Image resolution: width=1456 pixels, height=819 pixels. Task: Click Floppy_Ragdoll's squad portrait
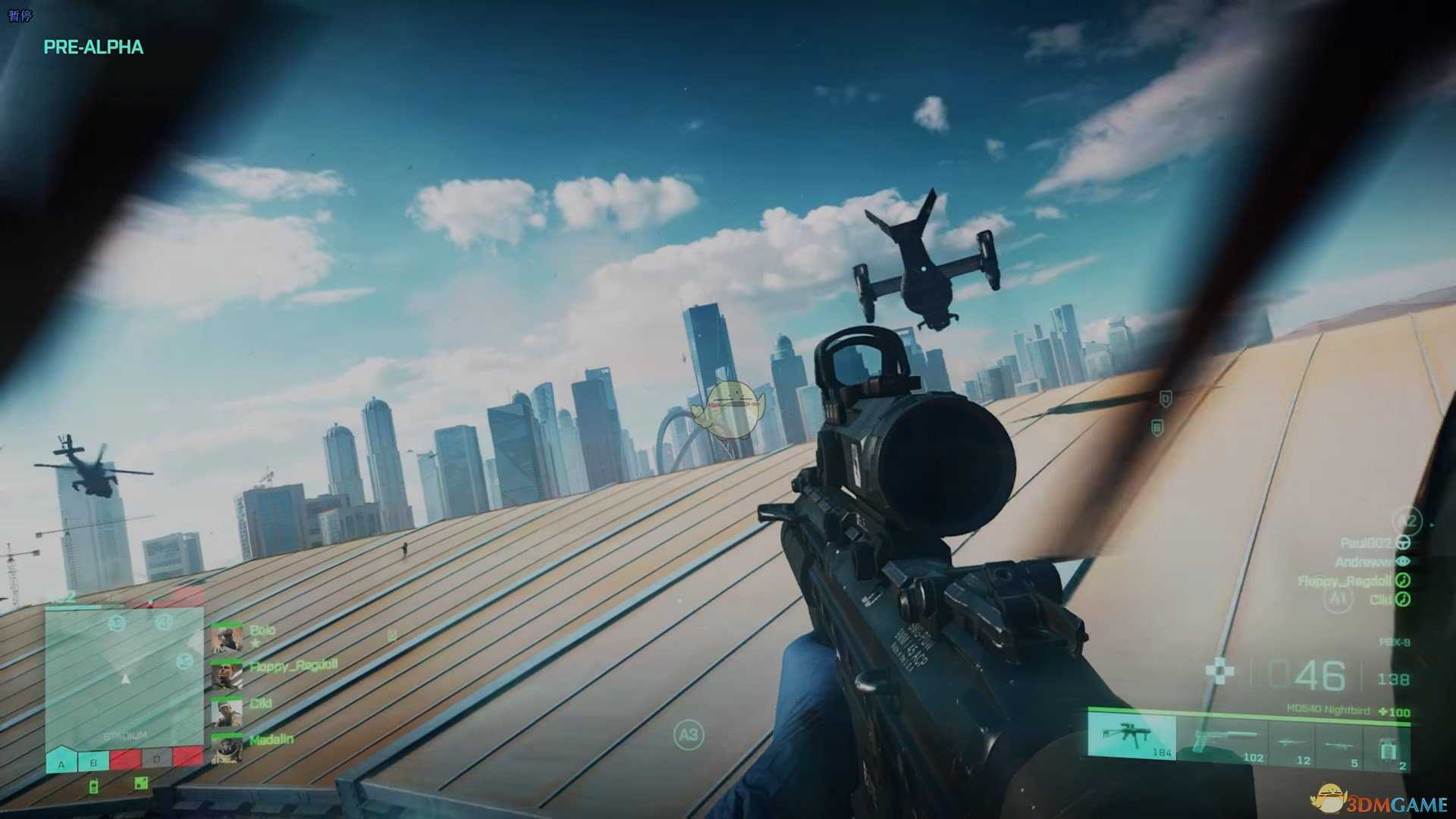[227, 674]
